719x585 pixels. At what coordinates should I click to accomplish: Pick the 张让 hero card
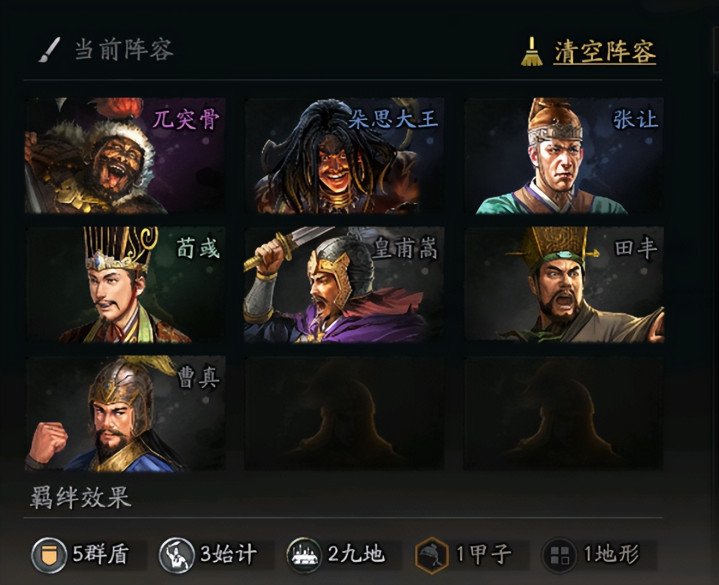[x=564, y=155]
